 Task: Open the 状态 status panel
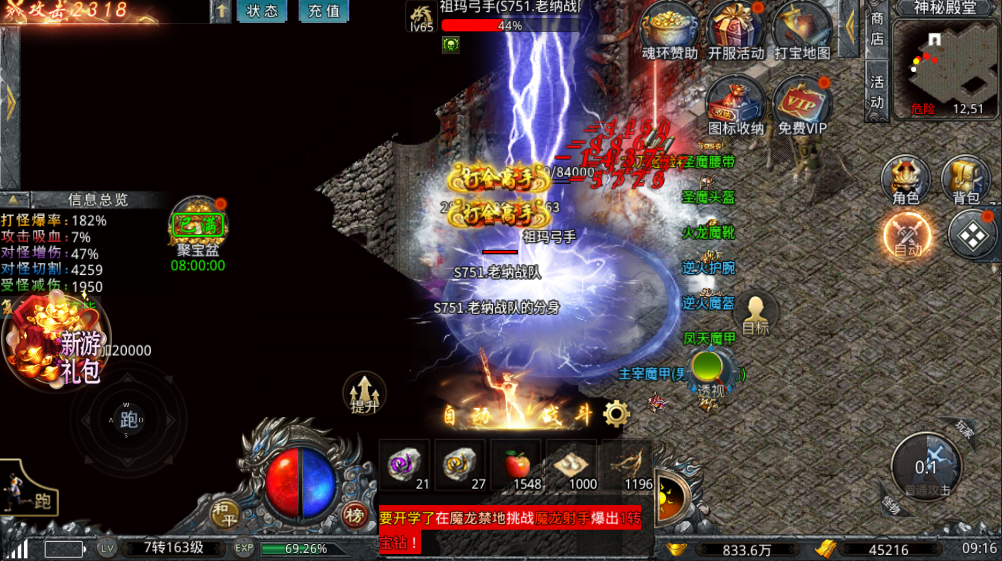point(262,11)
